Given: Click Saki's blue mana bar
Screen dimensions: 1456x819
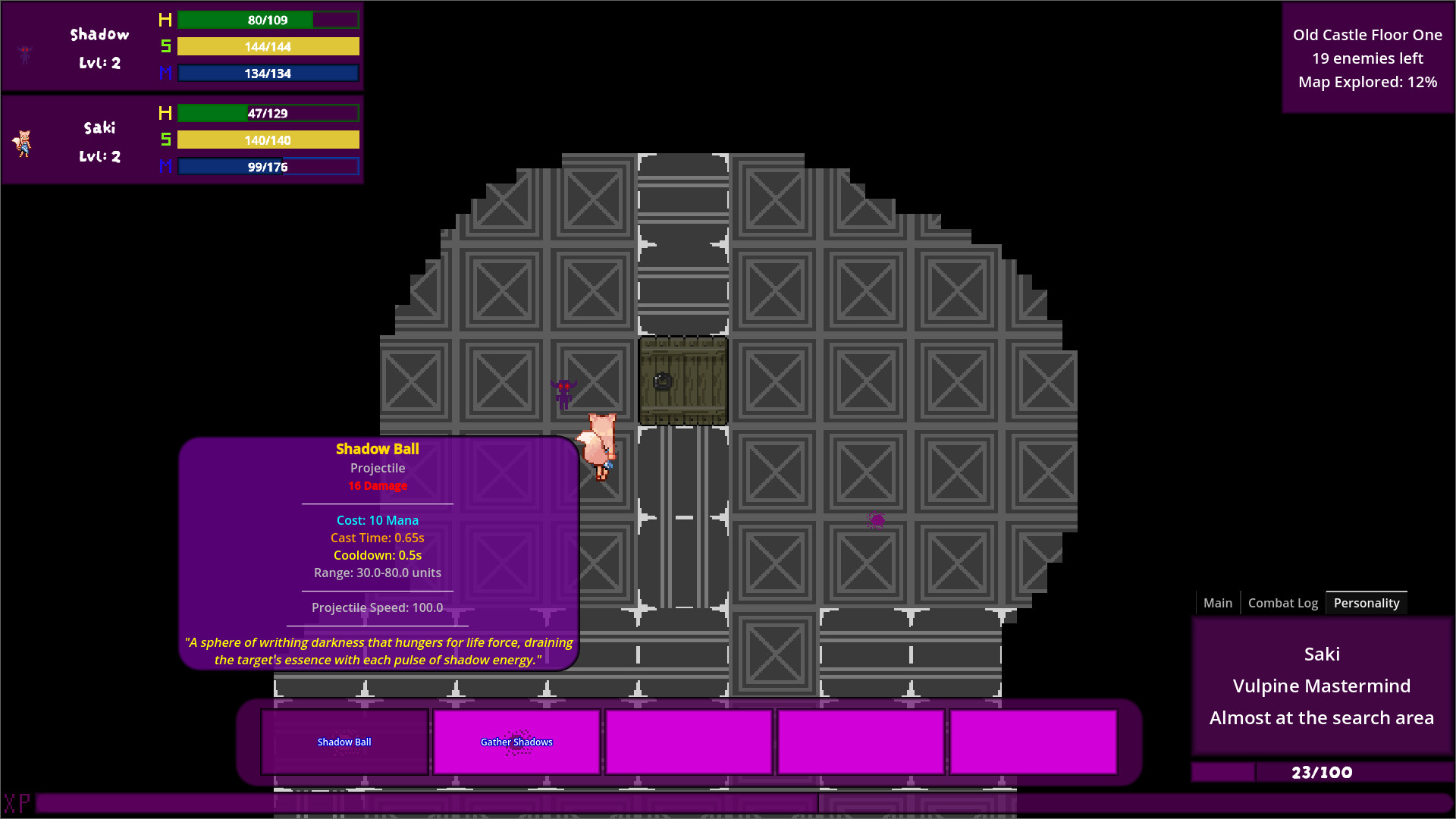Looking at the screenshot, I should pyautogui.click(x=268, y=166).
